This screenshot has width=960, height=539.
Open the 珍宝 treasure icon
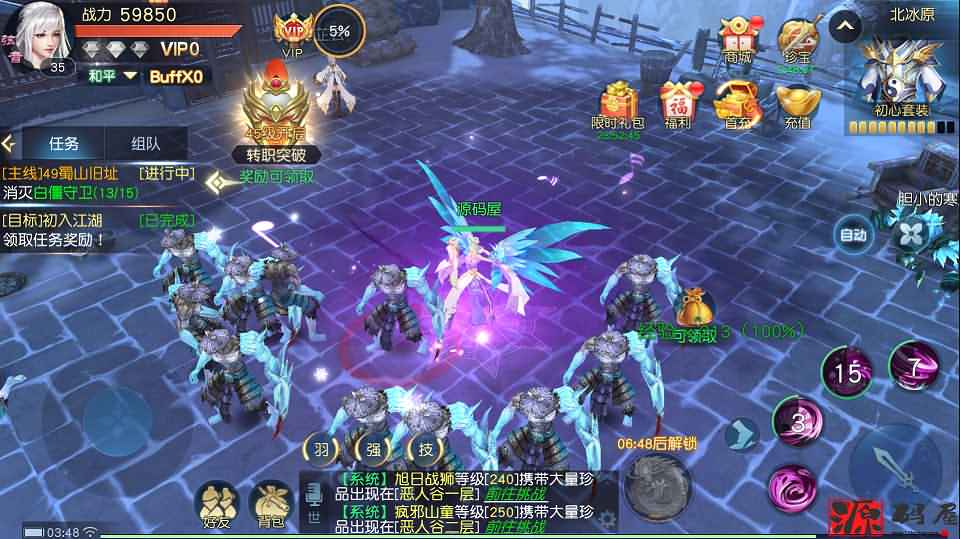(796, 44)
